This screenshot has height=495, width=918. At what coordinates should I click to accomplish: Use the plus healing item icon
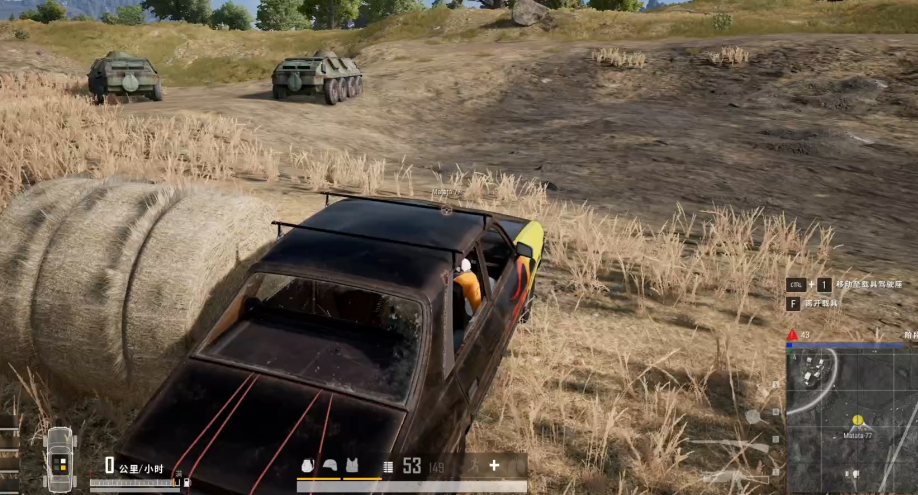pyautogui.click(x=494, y=465)
